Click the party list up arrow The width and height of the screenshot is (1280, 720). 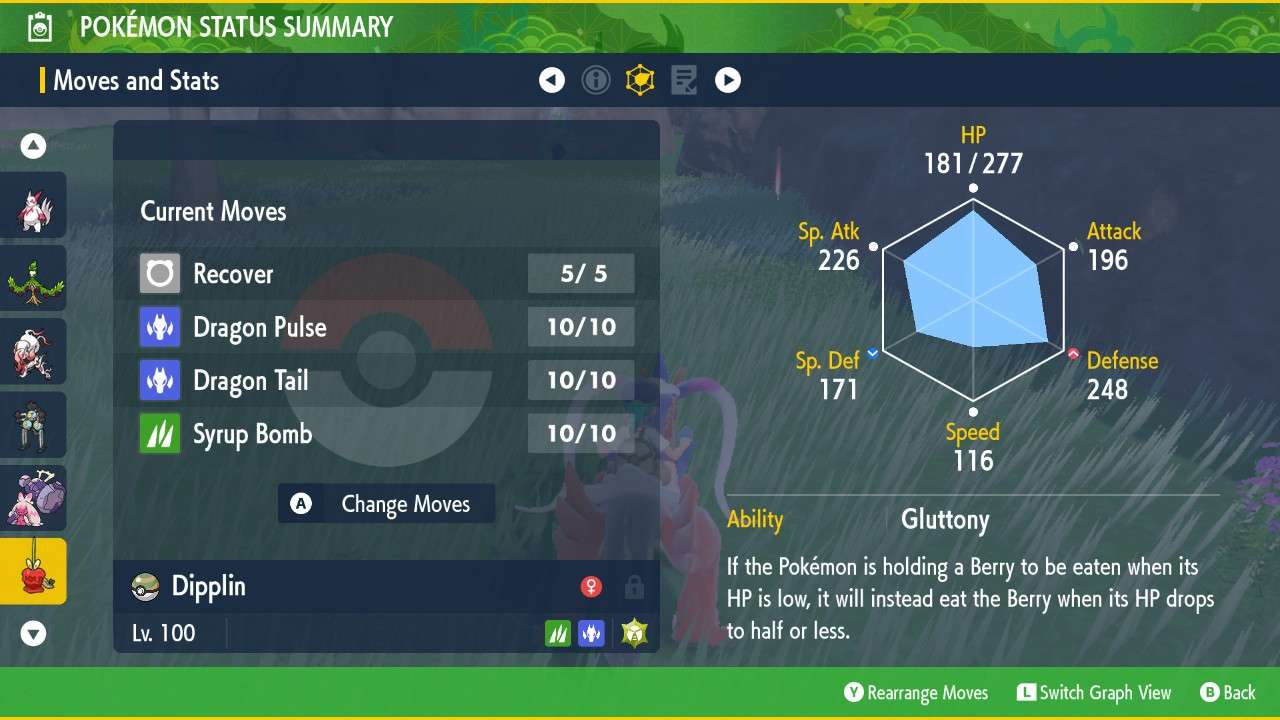point(34,147)
